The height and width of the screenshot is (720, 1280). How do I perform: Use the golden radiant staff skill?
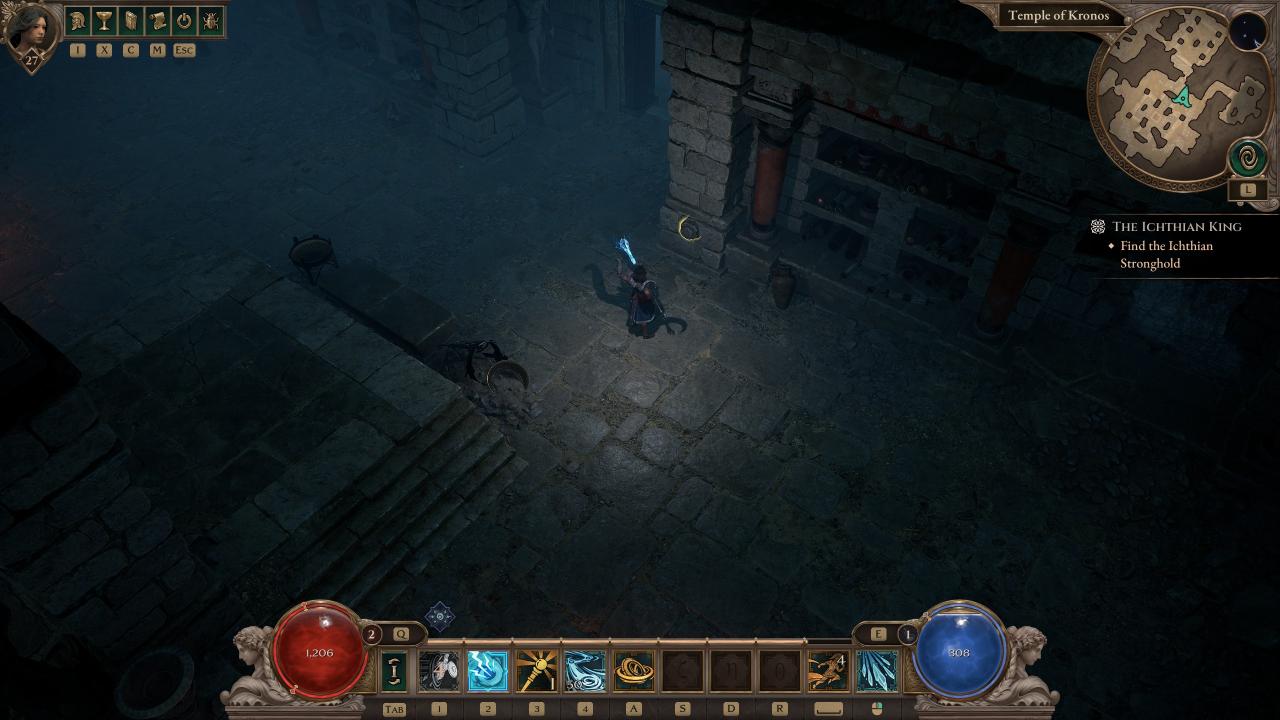[x=537, y=671]
